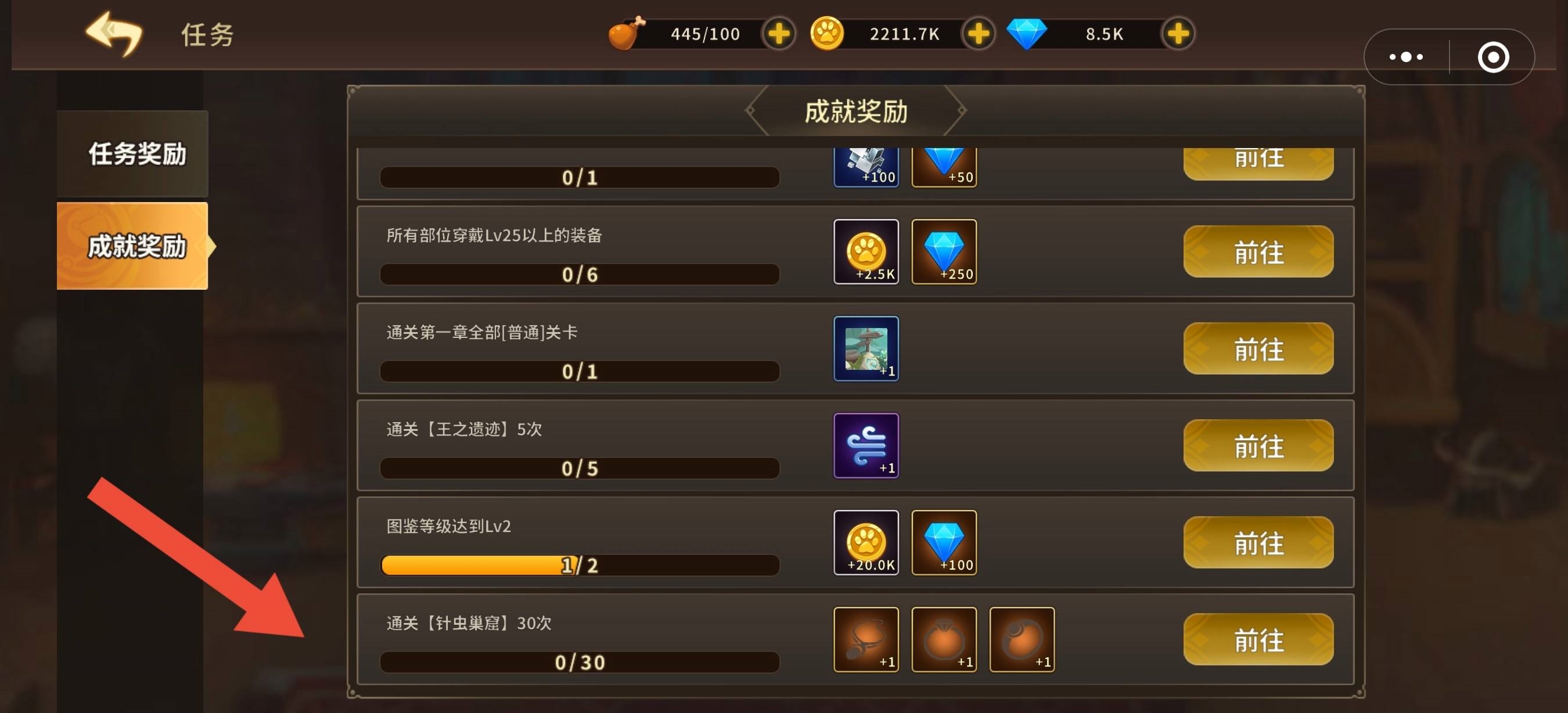Viewport: 1568px width, 713px height.
Task: Click the +100 equipment reward icon in top row
Action: click(x=865, y=167)
